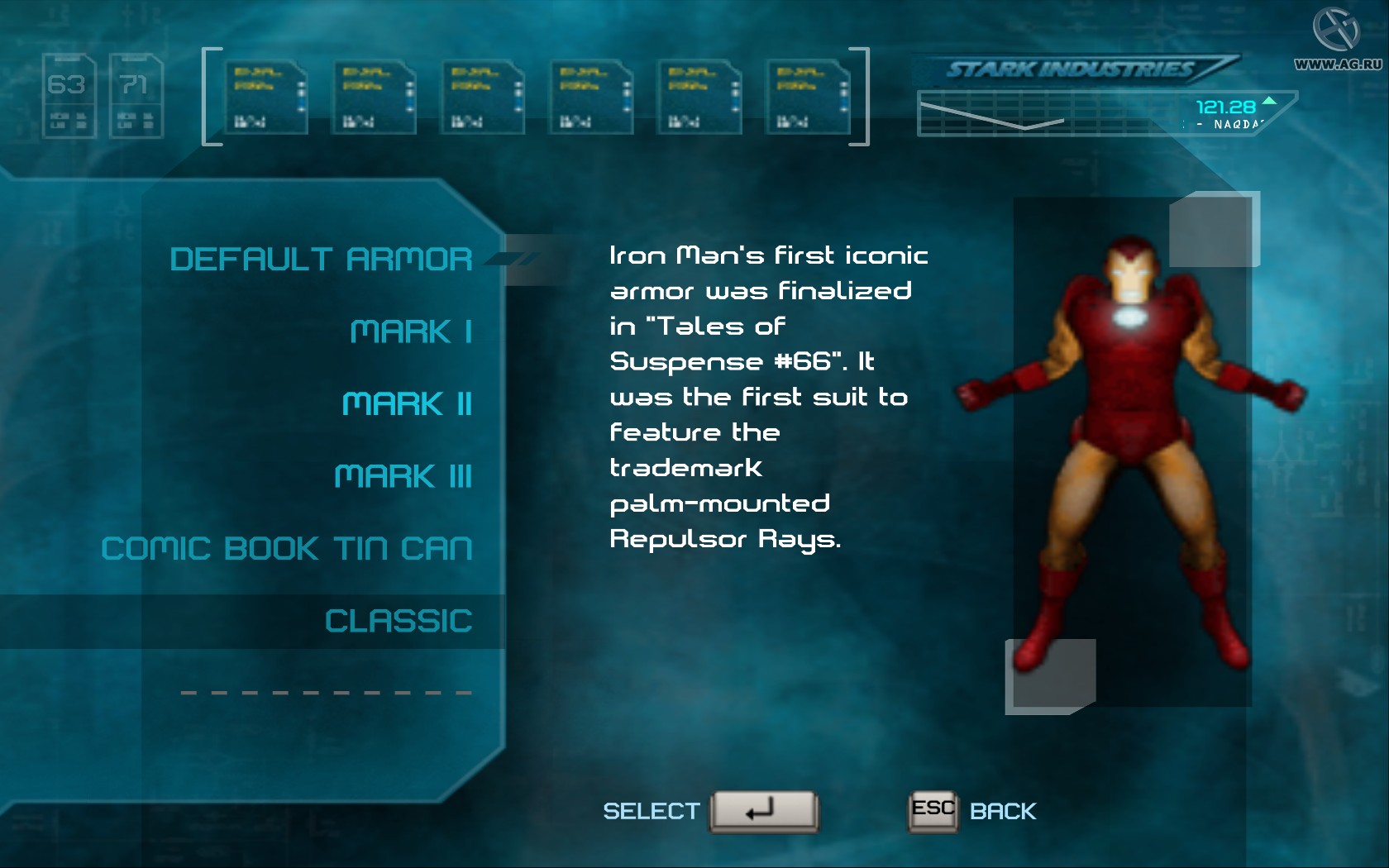The height and width of the screenshot is (868, 1389).
Task: Click the card icon labeled 71
Action: point(136,91)
